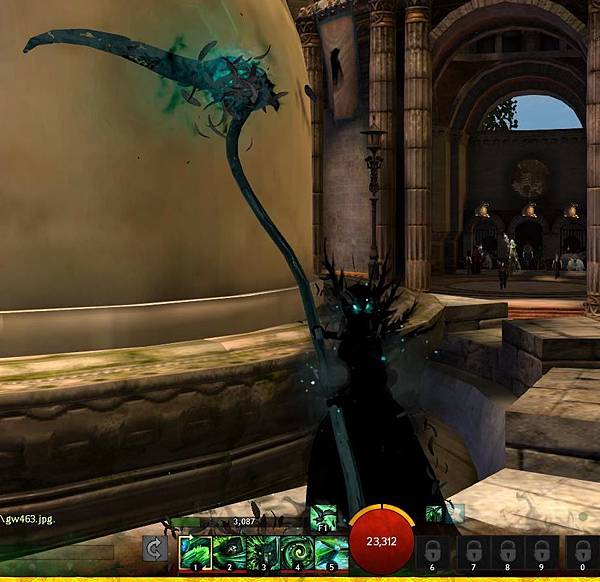Click the locked utility slot 9
The width and height of the screenshot is (600, 582).
click(x=543, y=553)
